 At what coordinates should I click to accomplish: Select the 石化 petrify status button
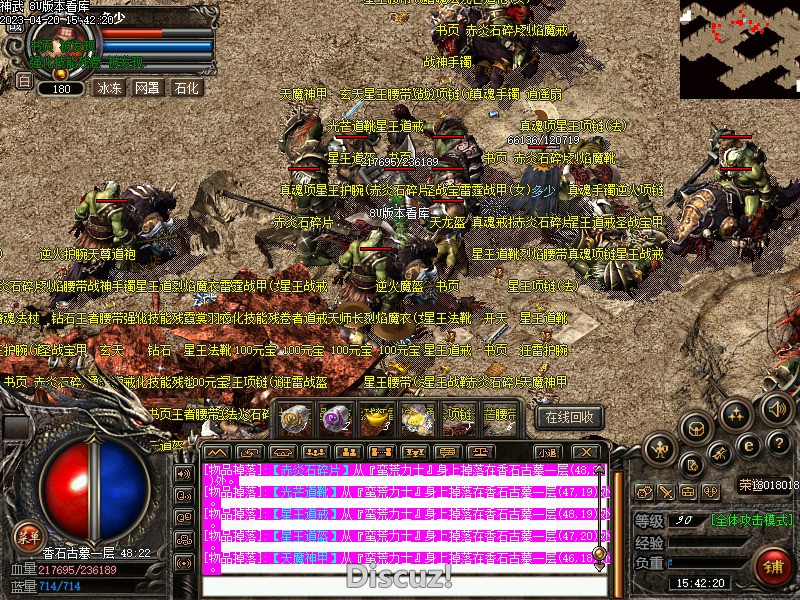tap(187, 88)
